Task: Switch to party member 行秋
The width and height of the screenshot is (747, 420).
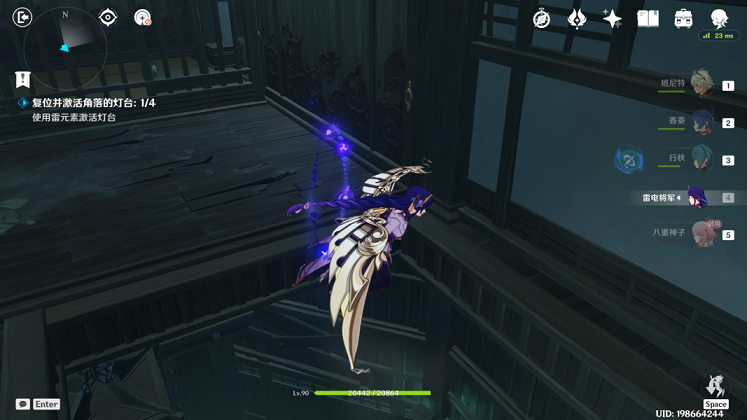Action: (702, 159)
